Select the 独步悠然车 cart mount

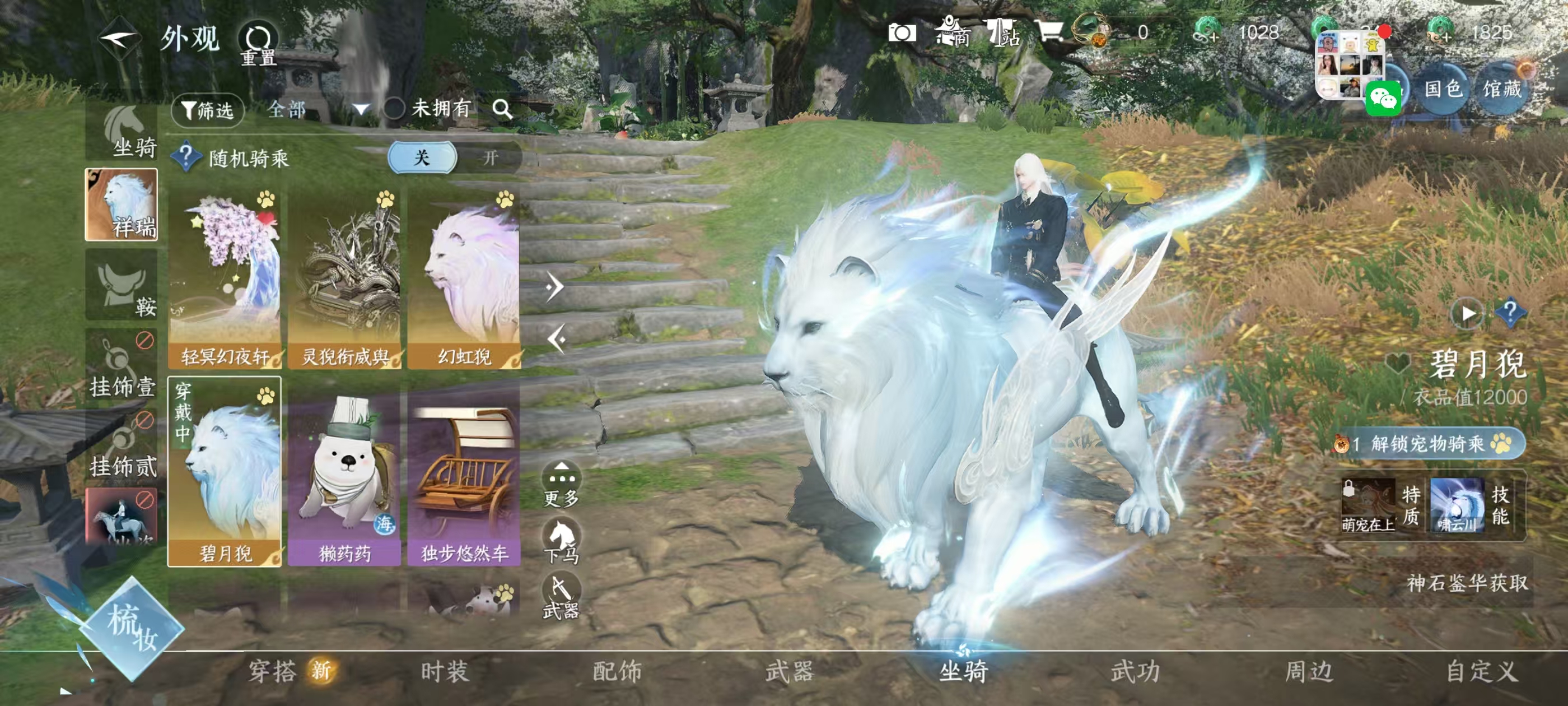(464, 477)
